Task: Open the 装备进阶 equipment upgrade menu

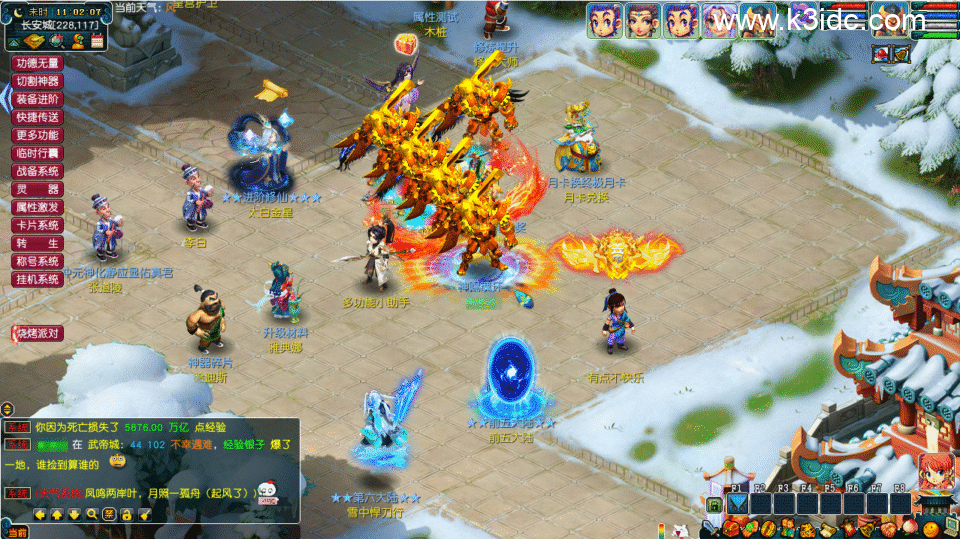Action: coord(38,99)
